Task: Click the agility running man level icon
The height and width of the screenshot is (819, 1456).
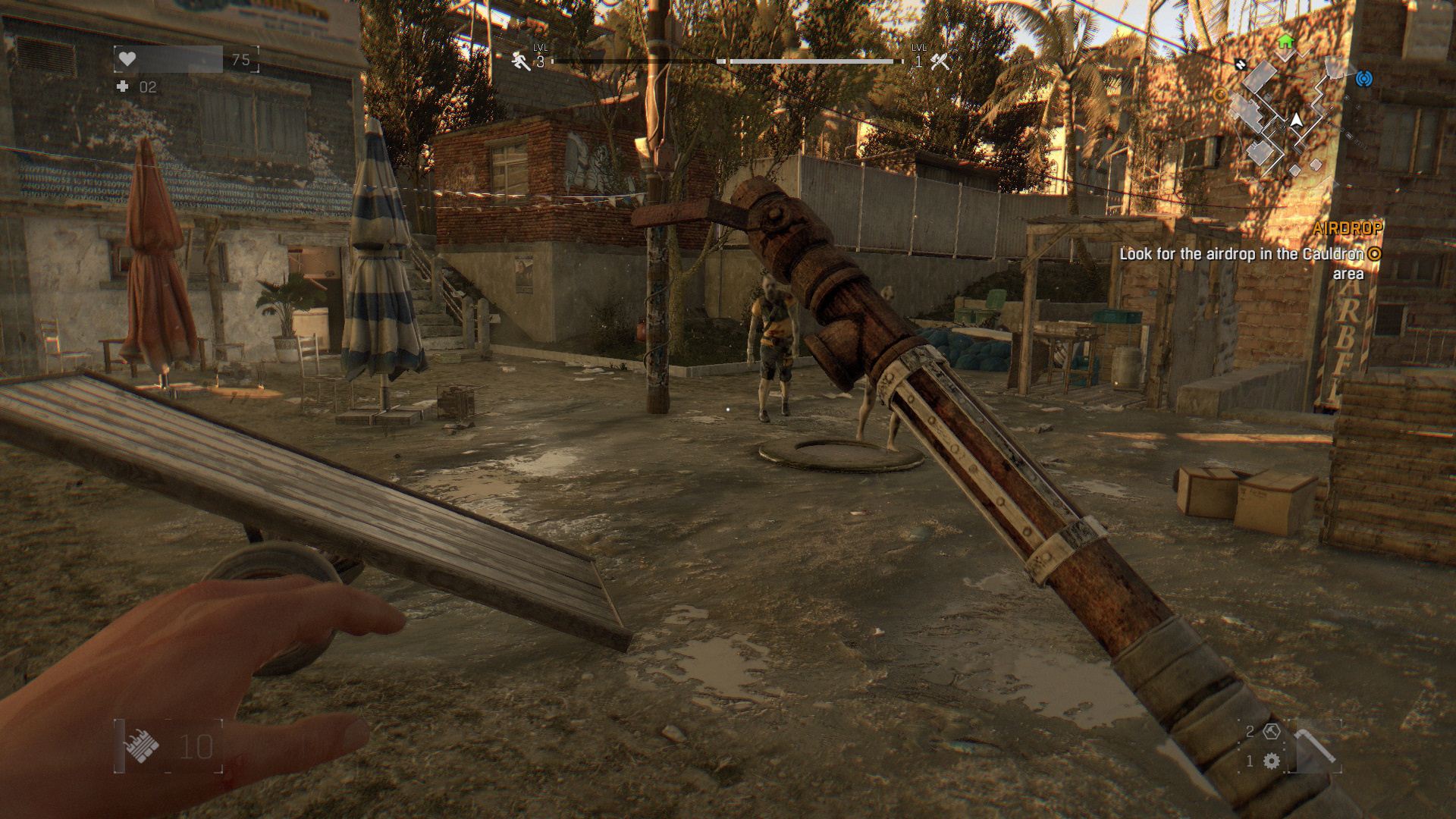Action: 521,61
